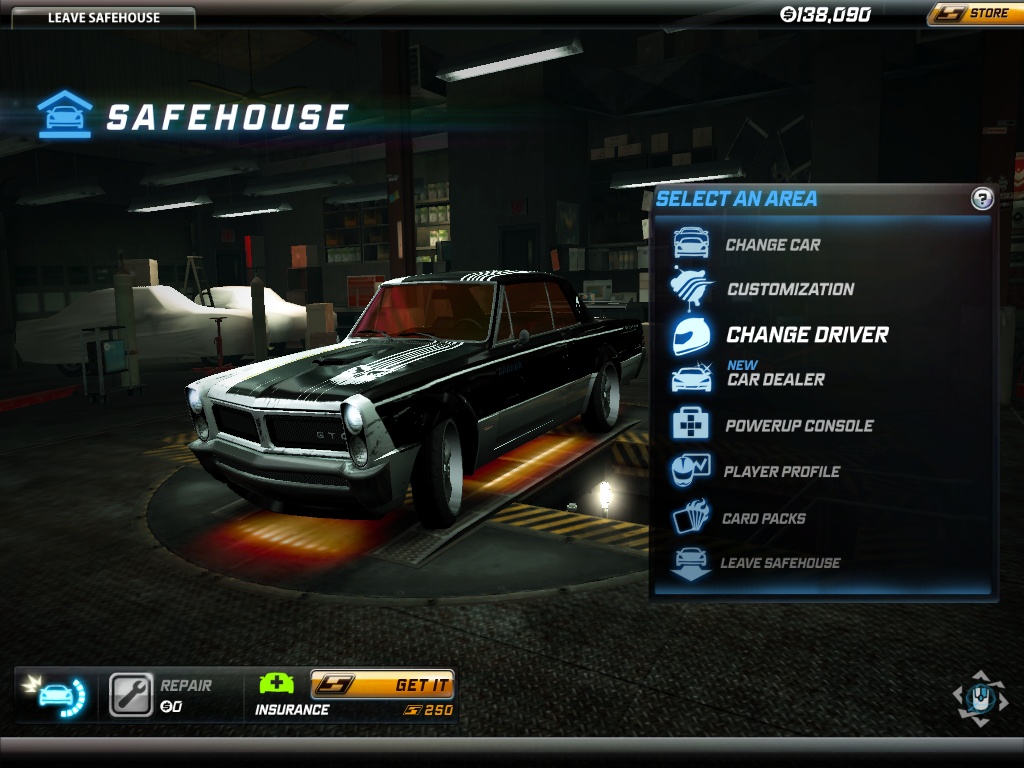
Task: Select Change Car from the area list
Action: pos(772,244)
